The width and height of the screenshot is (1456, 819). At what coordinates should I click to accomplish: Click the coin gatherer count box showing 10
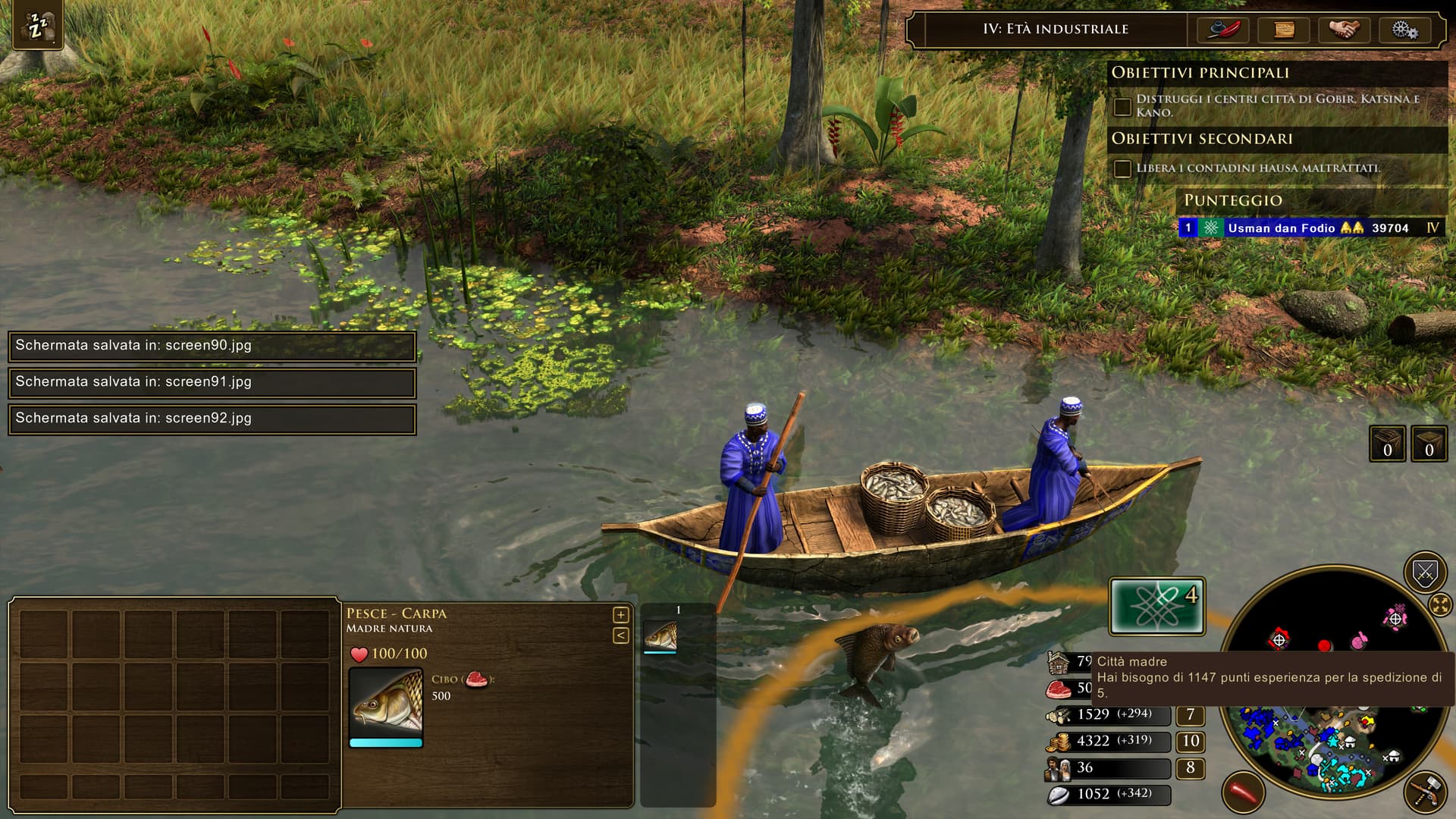pos(1190,741)
